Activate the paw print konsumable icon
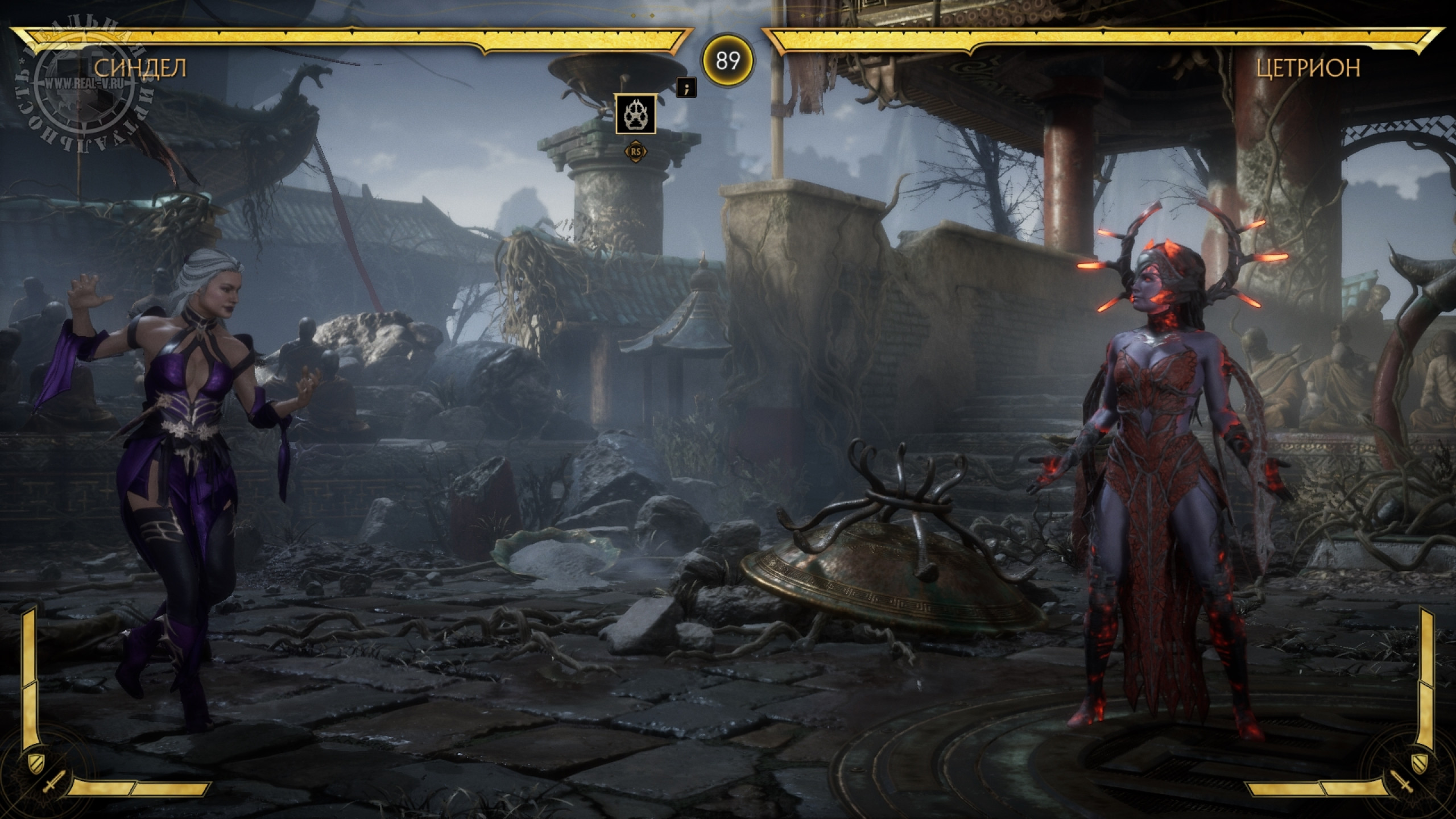The image size is (1456, 819). pos(635,114)
